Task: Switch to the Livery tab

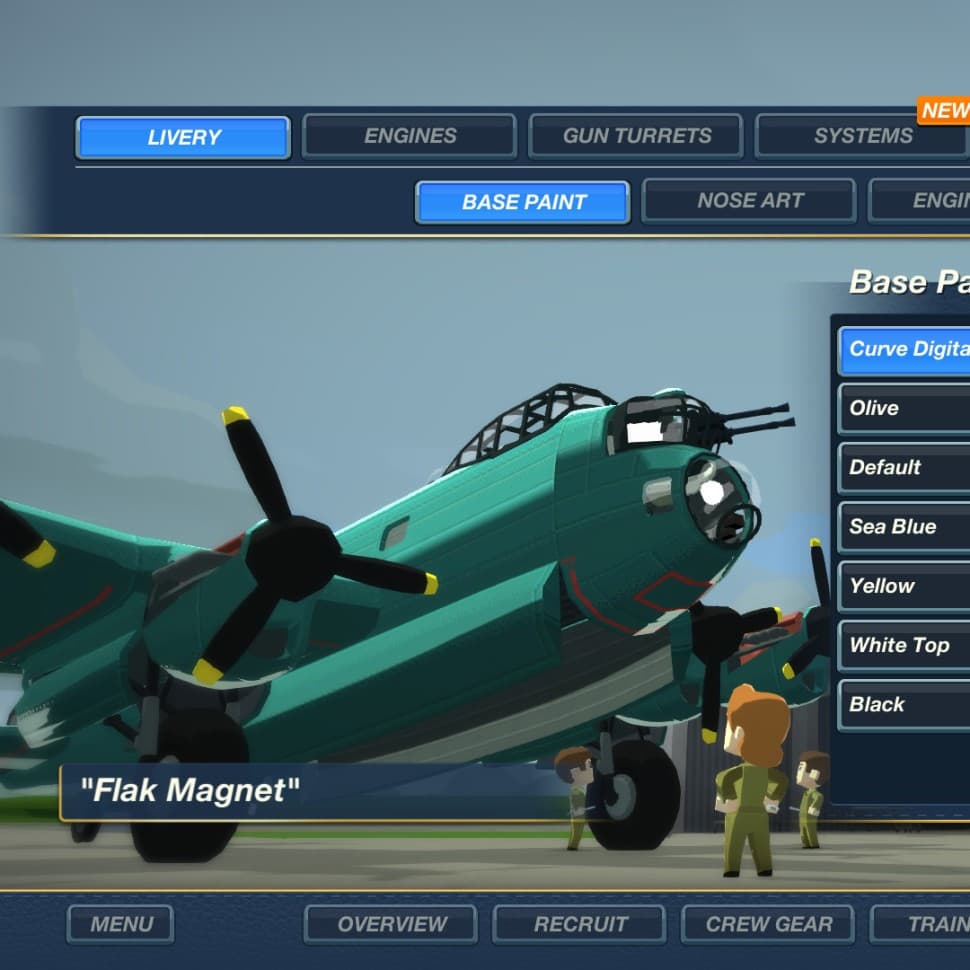Action: pyautogui.click(x=183, y=137)
